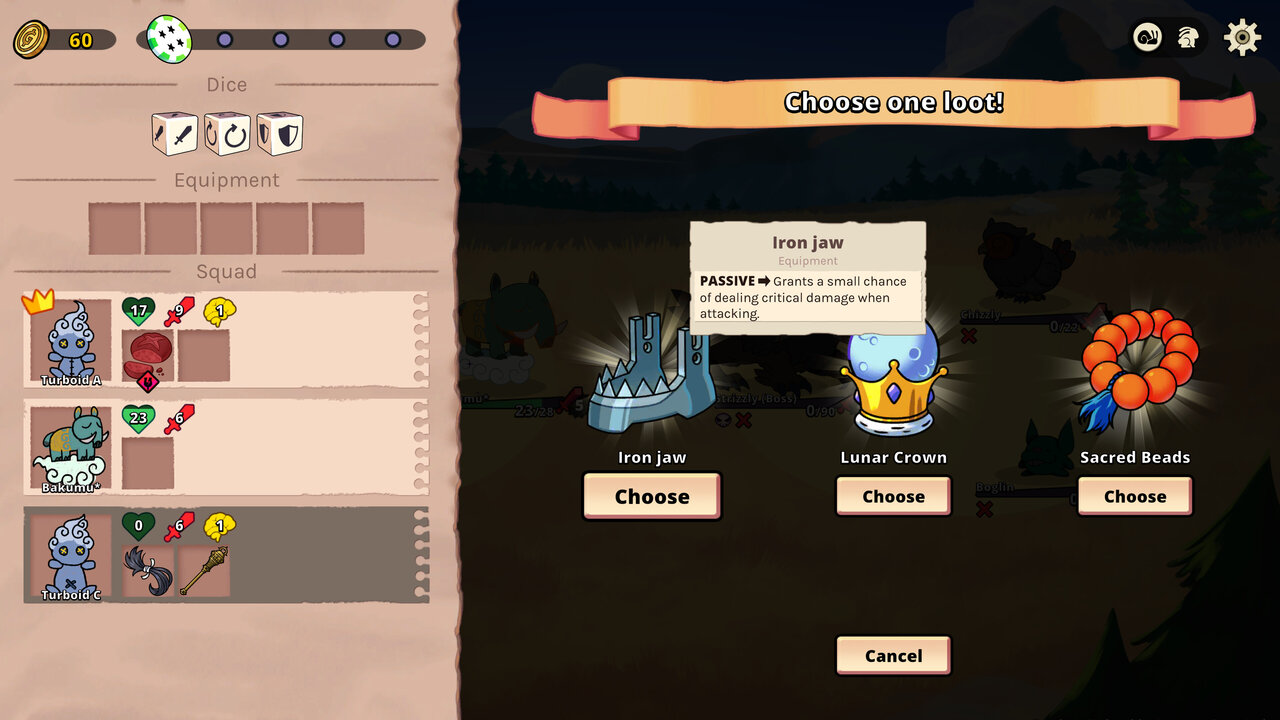
Task: Click a progress dot on the egg track
Action: pos(225,38)
